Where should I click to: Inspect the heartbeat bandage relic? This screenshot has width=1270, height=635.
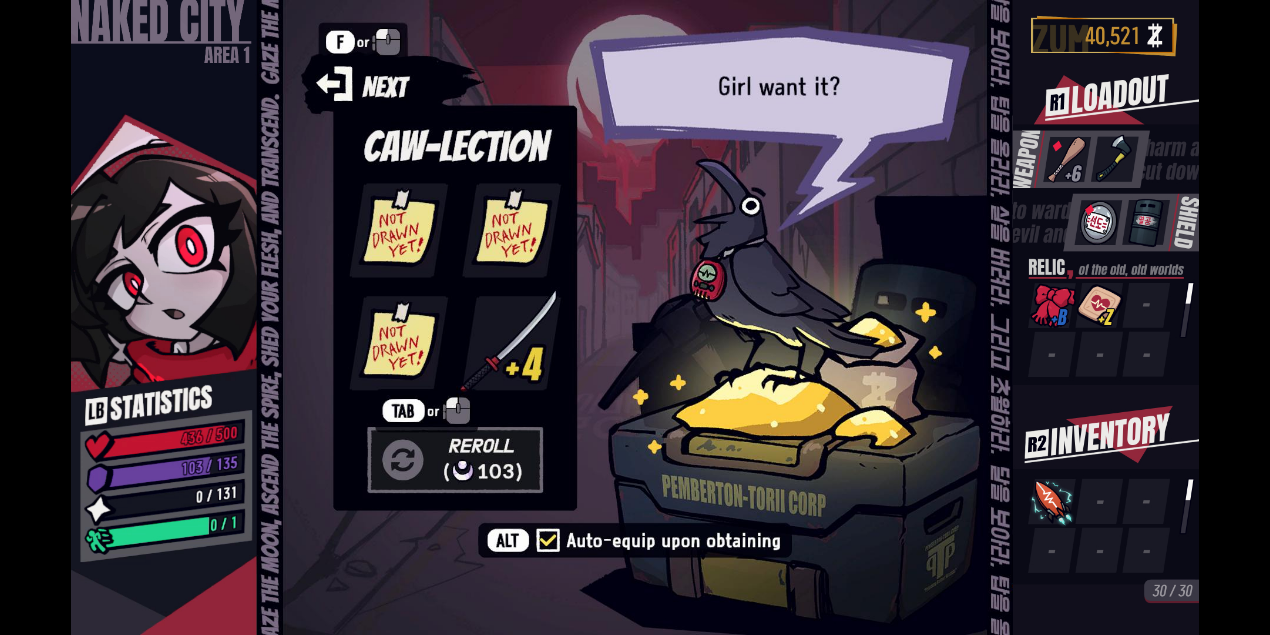(x=1098, y=305)
